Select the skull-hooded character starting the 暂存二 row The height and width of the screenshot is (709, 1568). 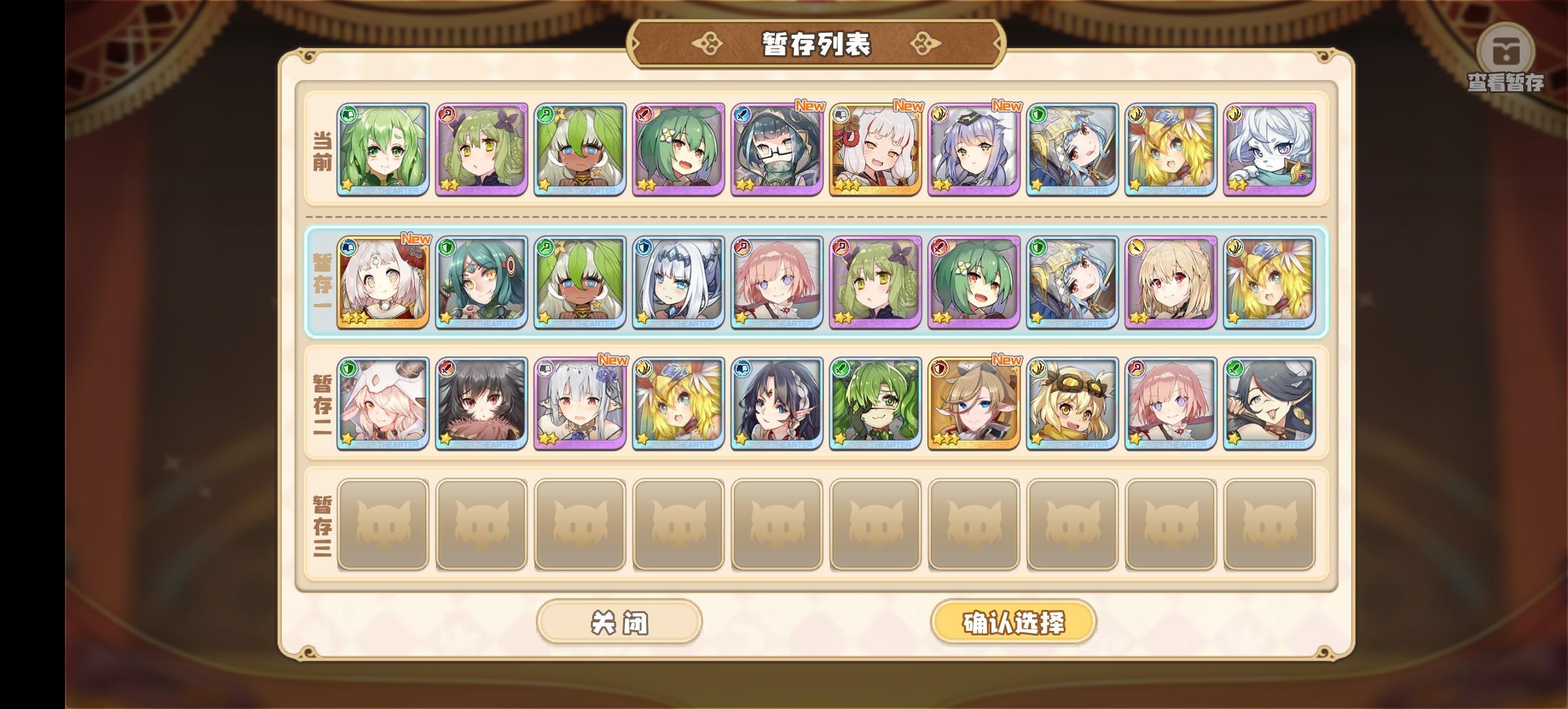[384, 402]
